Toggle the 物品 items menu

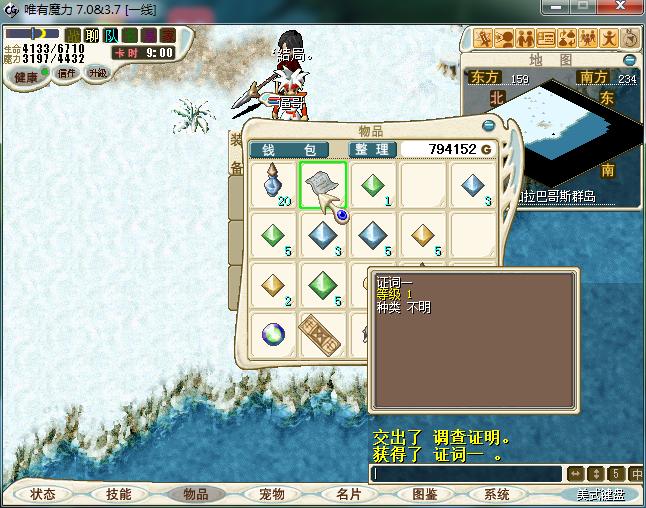pyautogui.click(x=195, y=494)
